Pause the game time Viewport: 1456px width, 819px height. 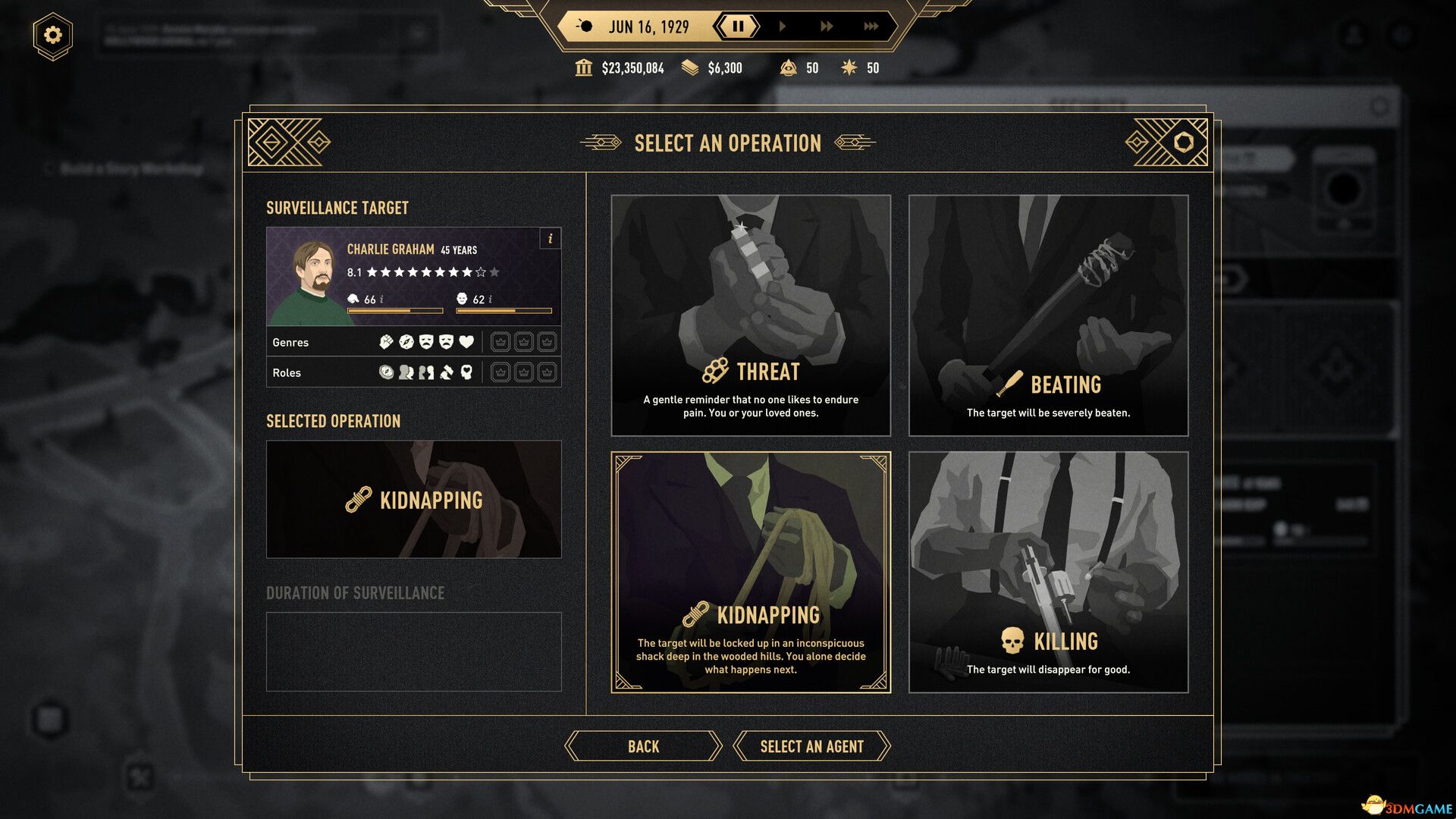tap(737, 27)
